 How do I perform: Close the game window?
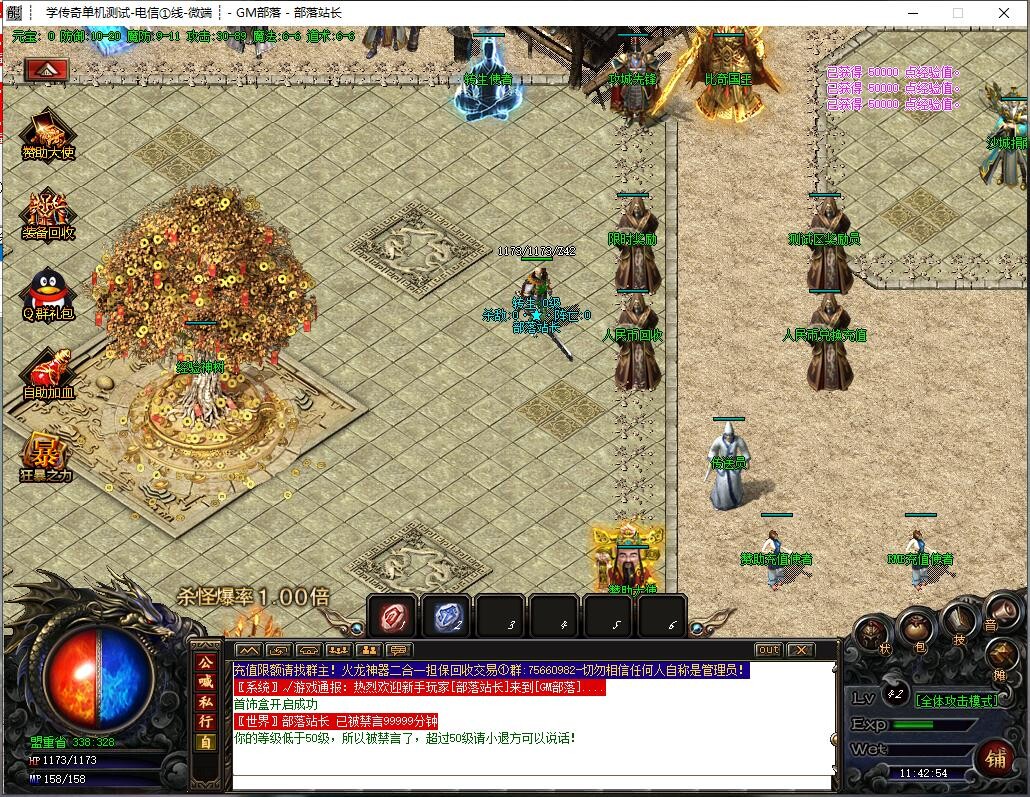point(1004,13)
